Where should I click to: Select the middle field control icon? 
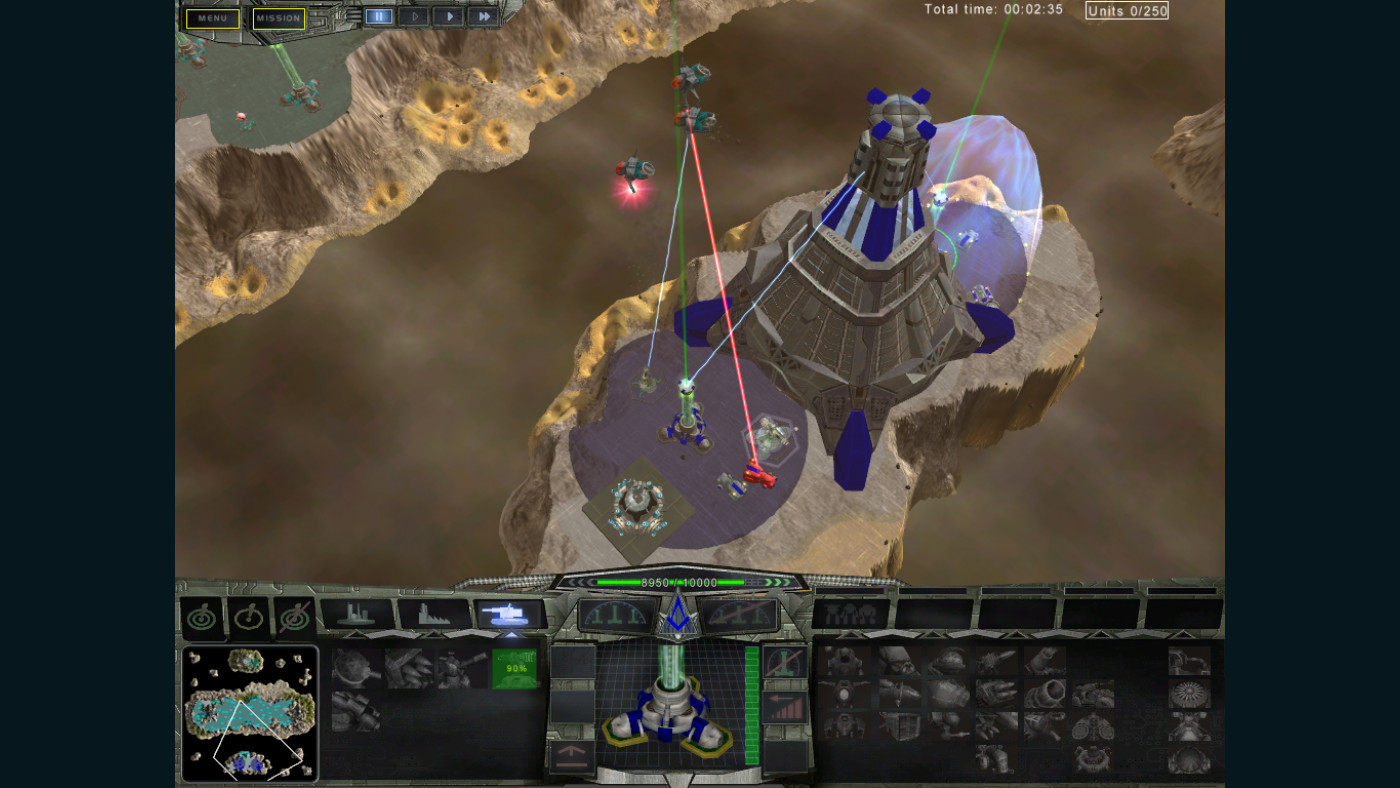[247, 615]
